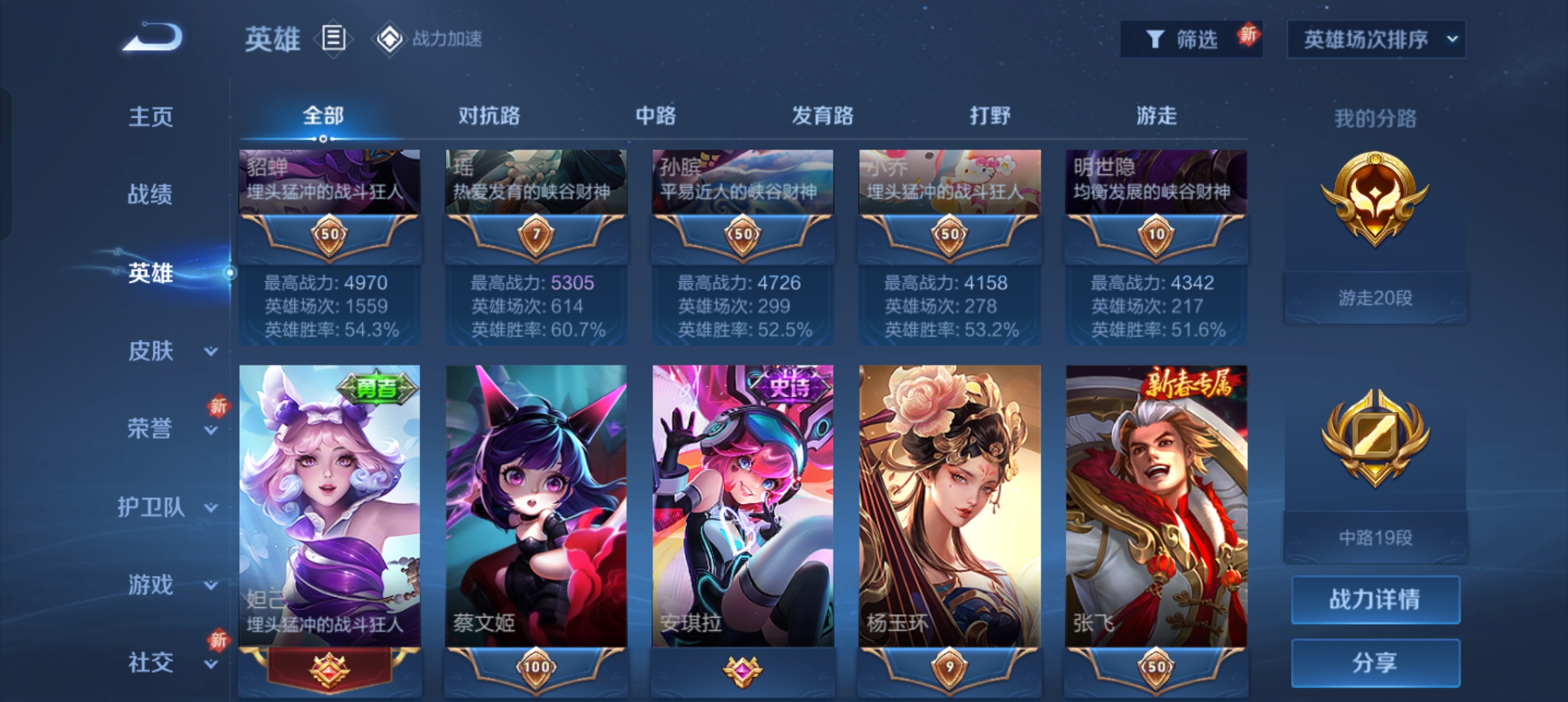Click the 分享 share button
Screen dimensions: 1568x702
[x=1375, y=662]
